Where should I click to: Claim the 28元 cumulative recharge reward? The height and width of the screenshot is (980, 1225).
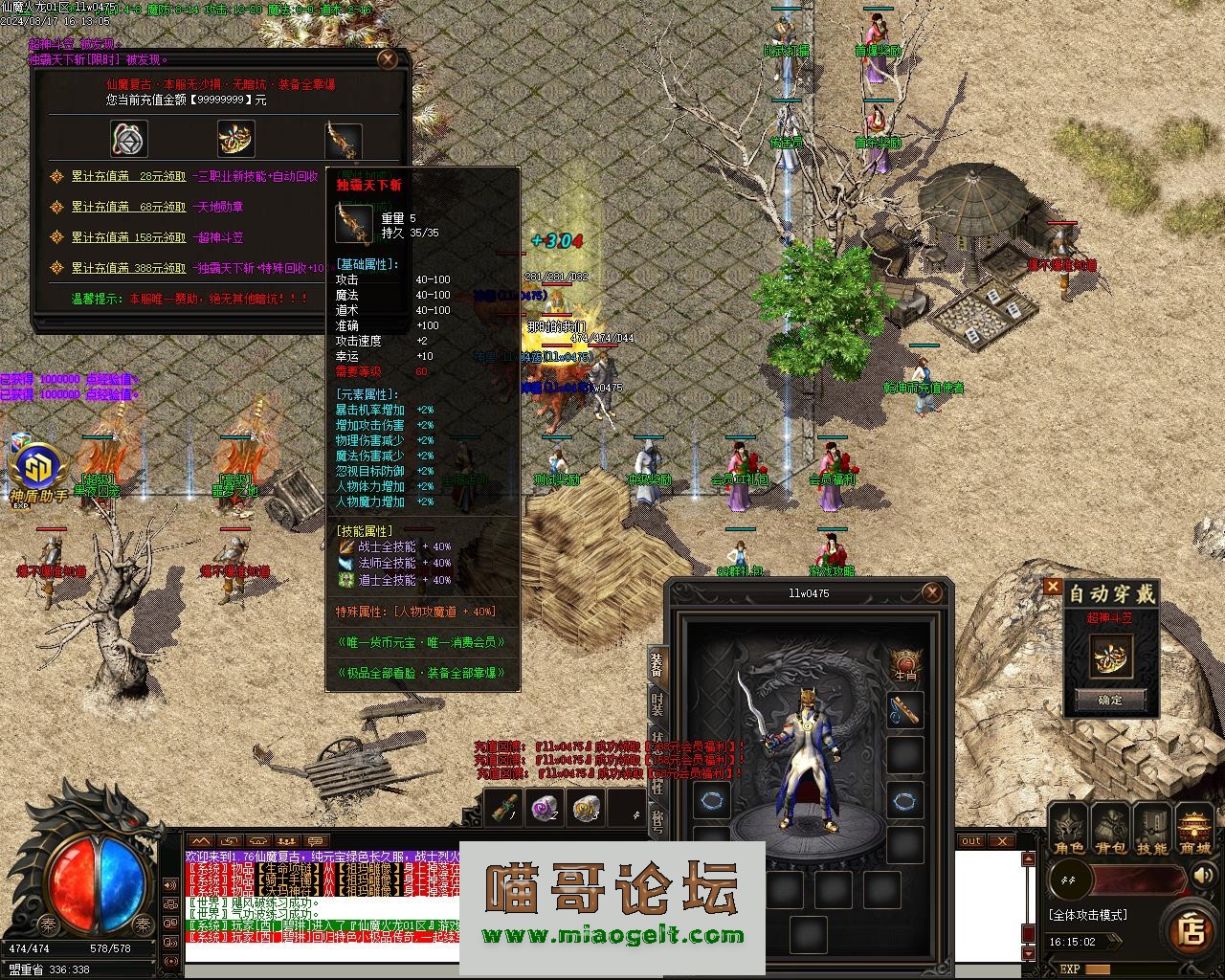pyautogui.click(x=129, y=176)
